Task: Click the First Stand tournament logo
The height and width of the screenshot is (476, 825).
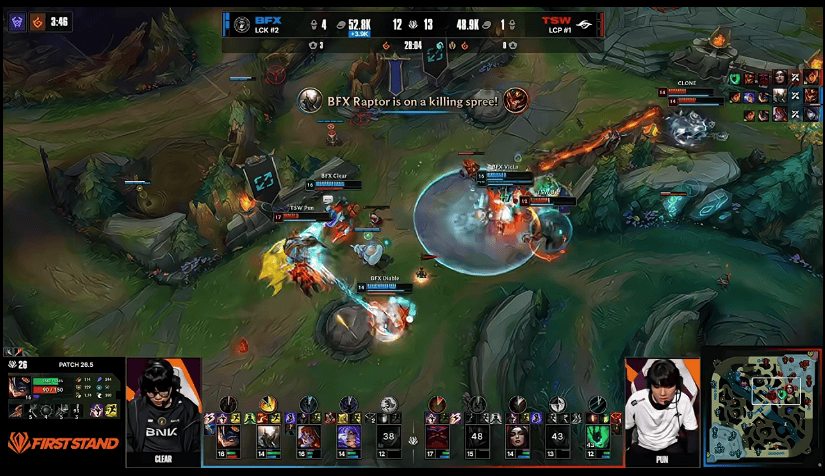Action: 63,442
